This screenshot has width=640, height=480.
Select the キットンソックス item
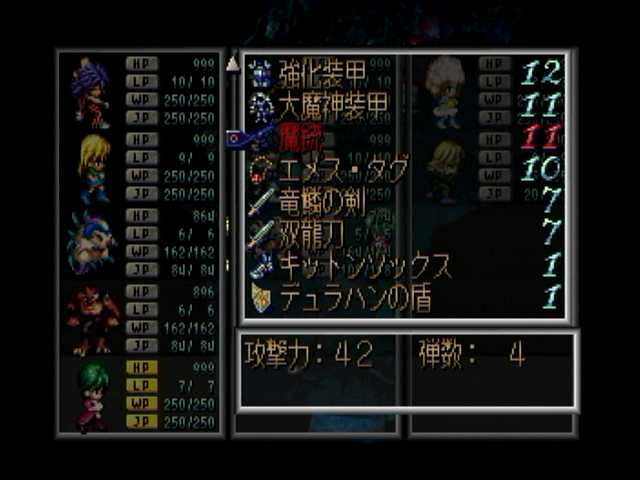350,266
